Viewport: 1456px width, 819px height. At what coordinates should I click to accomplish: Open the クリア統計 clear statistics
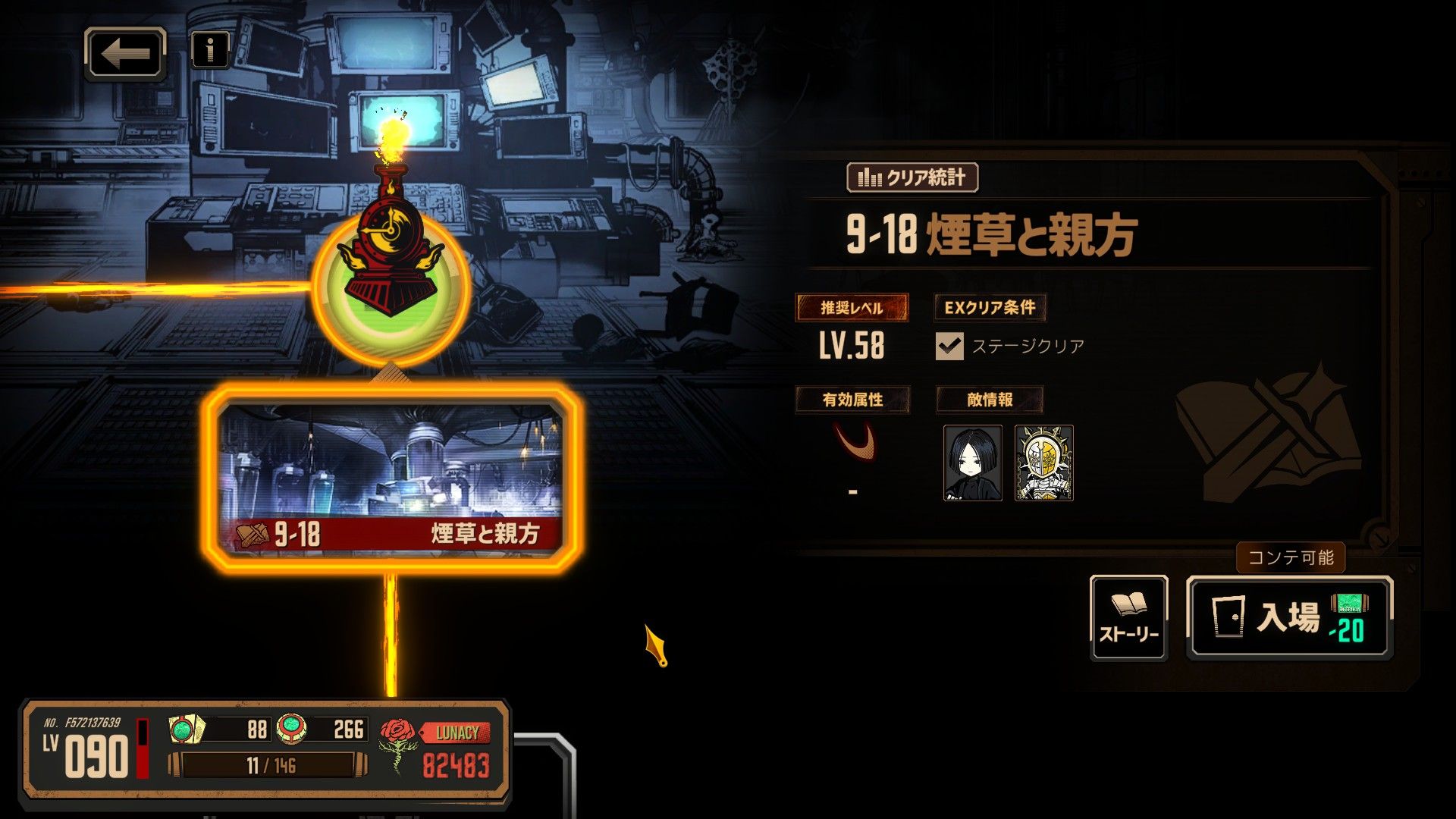click(x=912, y=177)
